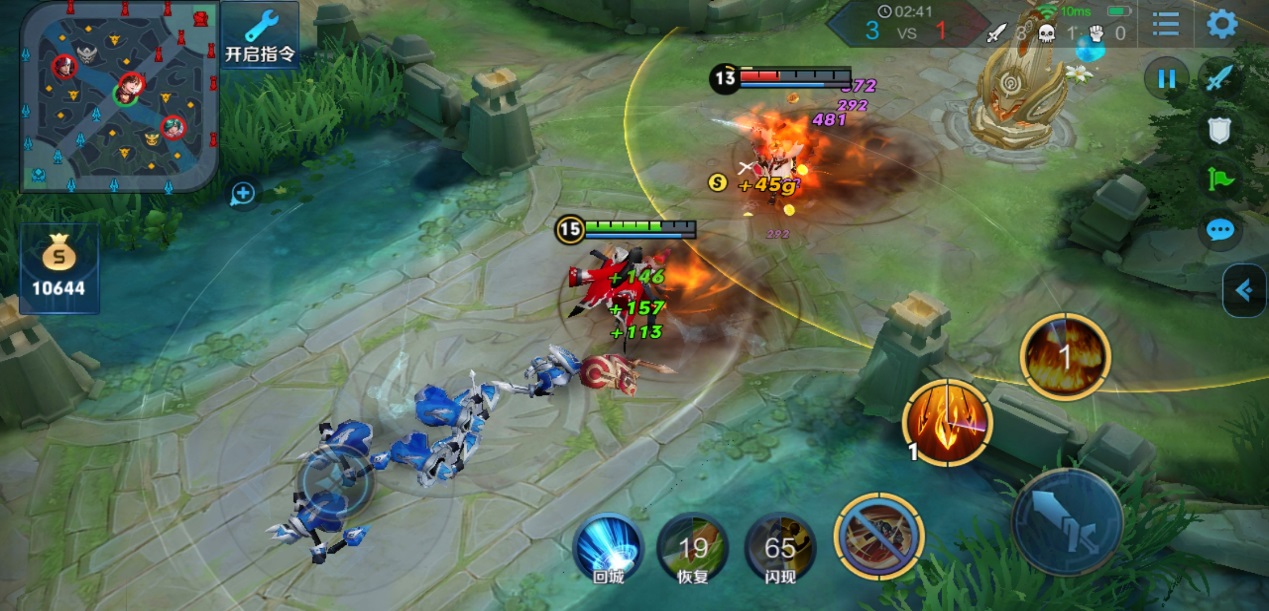The height and width of the screenshot is (611, 1269).
Task: Select the shield defend signal
Action: pyautogui.click(x=1219, y=129)
